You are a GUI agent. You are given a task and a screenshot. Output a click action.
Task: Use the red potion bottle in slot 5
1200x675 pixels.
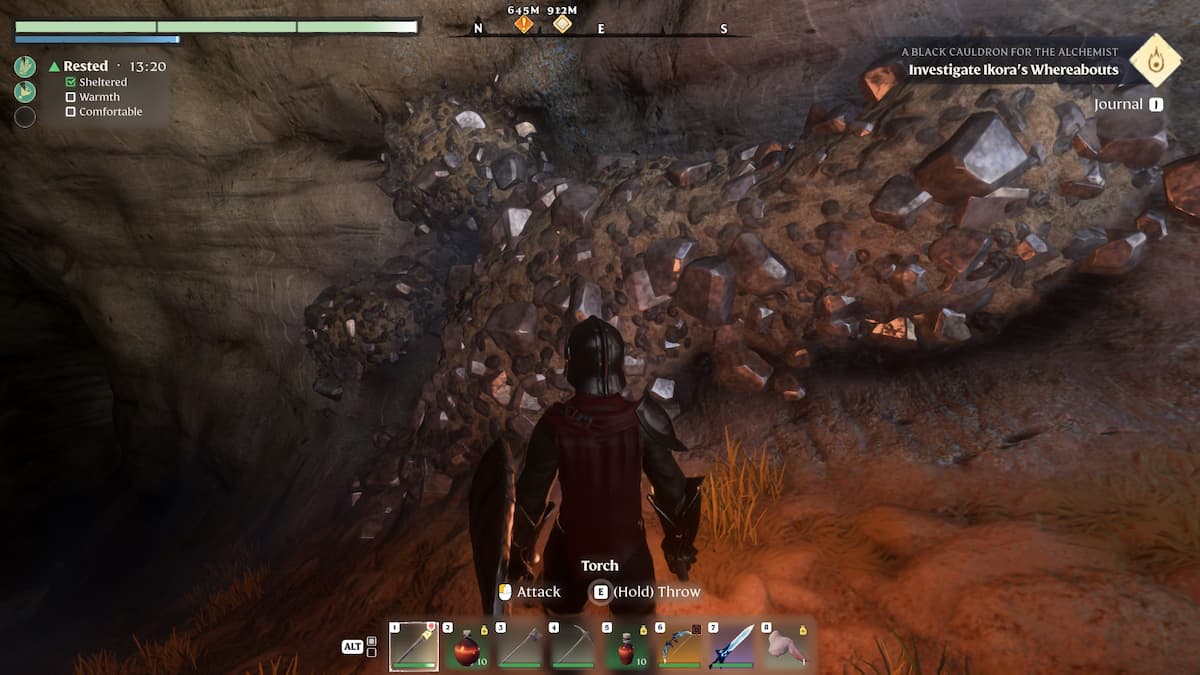point(627,645)
